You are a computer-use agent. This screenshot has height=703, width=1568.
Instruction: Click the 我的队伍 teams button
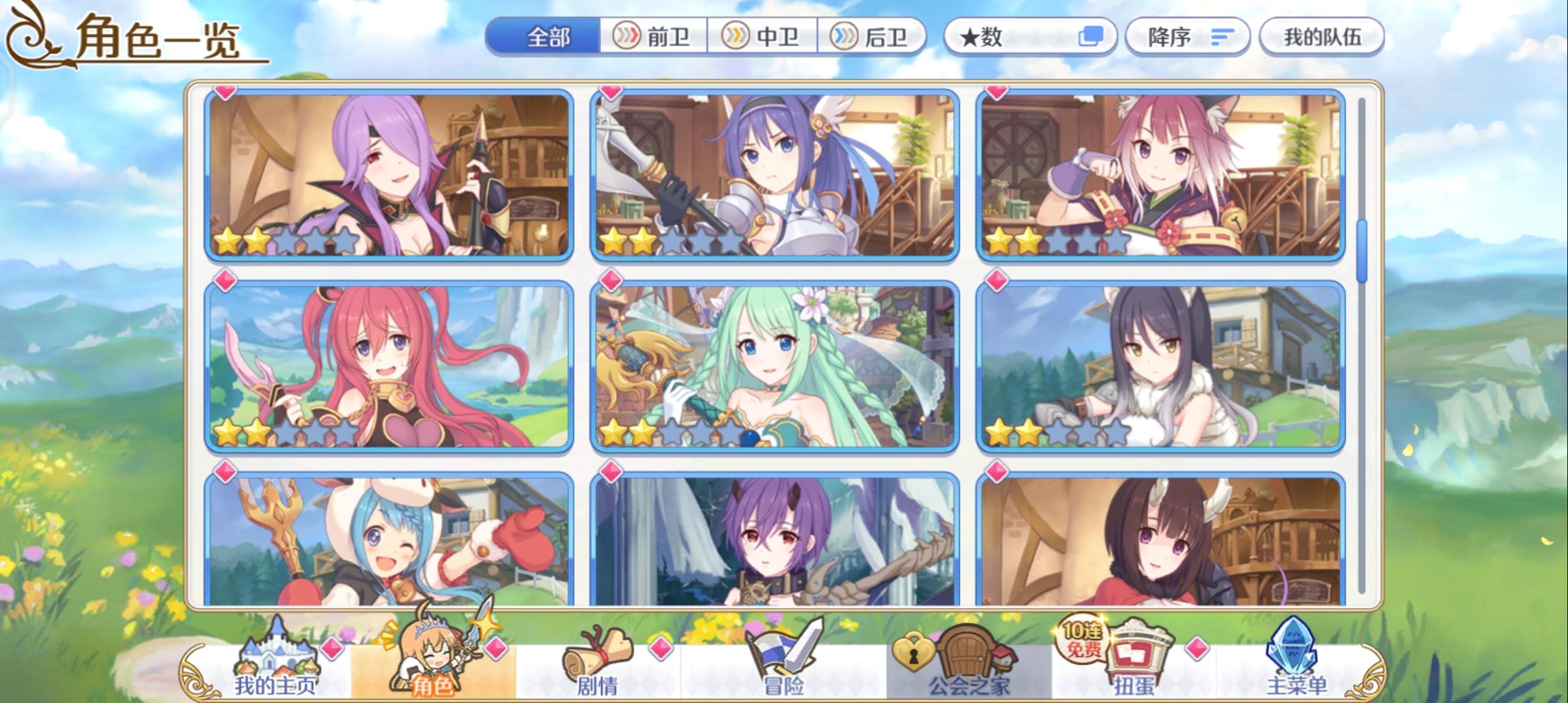click(1322, 37)
